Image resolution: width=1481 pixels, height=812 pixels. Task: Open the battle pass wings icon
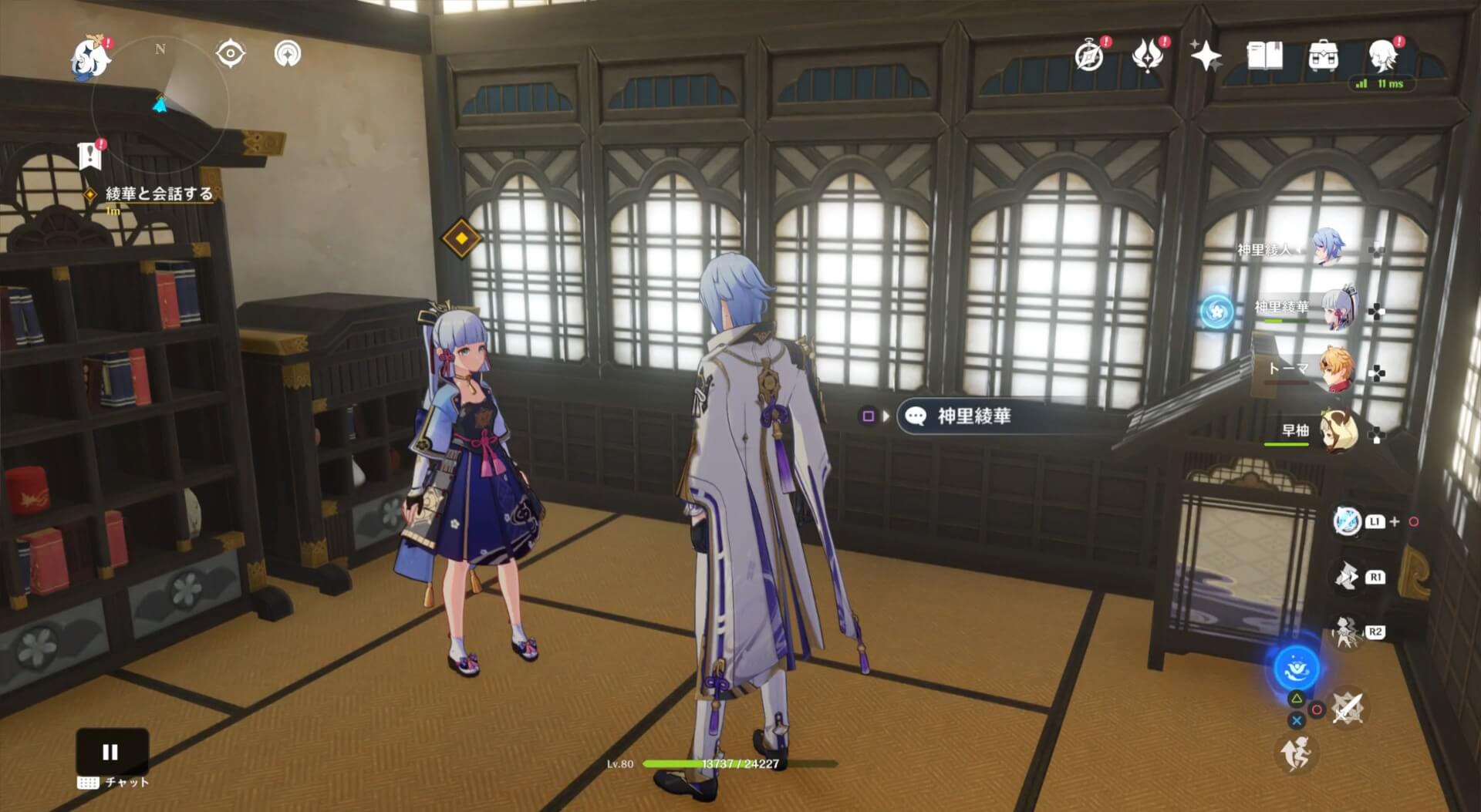click(1147, 56)
